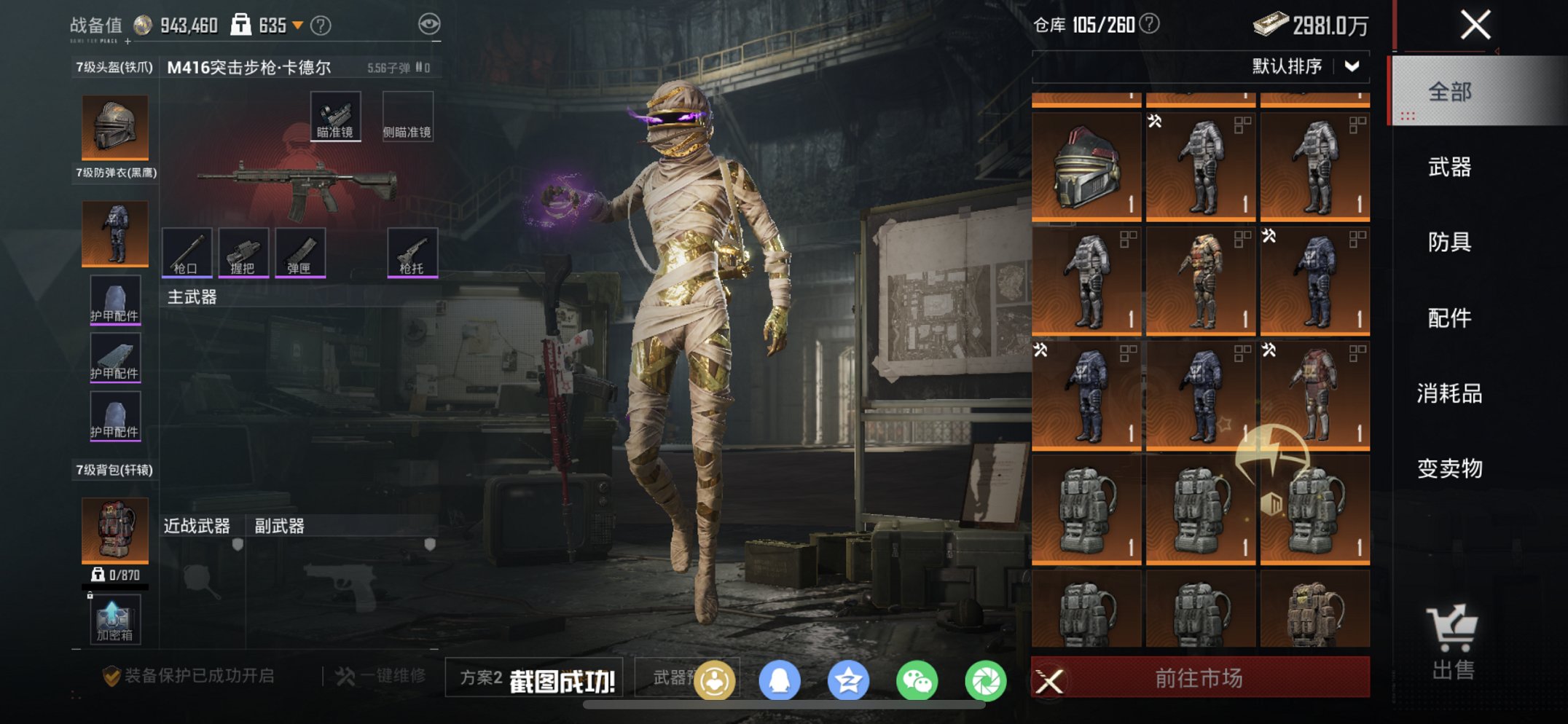Show the 消耗品 category
The width and height of the screenshot is (1568, 724).
(1449, 393)
